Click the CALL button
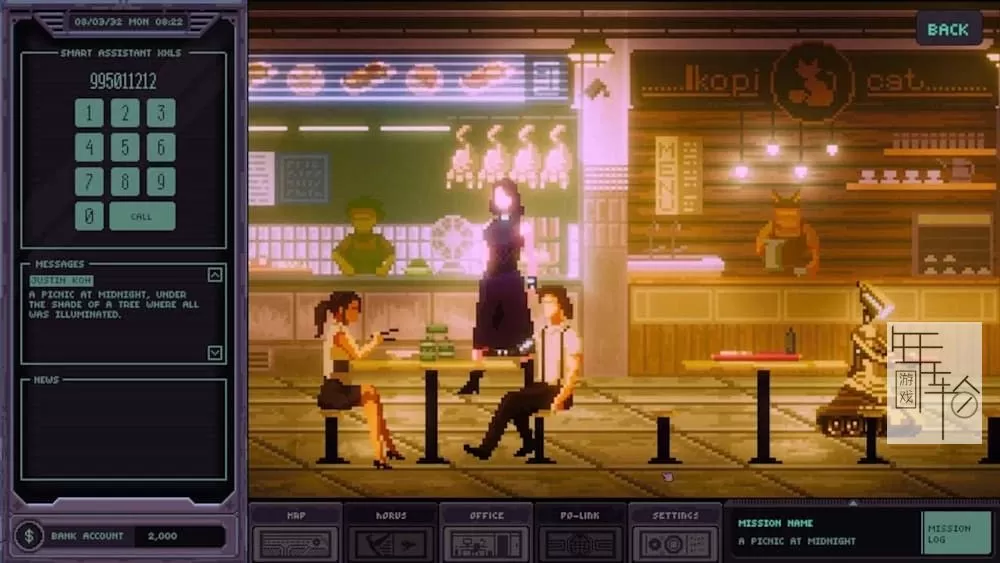The height and width of the screenshot is (563, 1000). pyautogui.click(x=142, y=216)
